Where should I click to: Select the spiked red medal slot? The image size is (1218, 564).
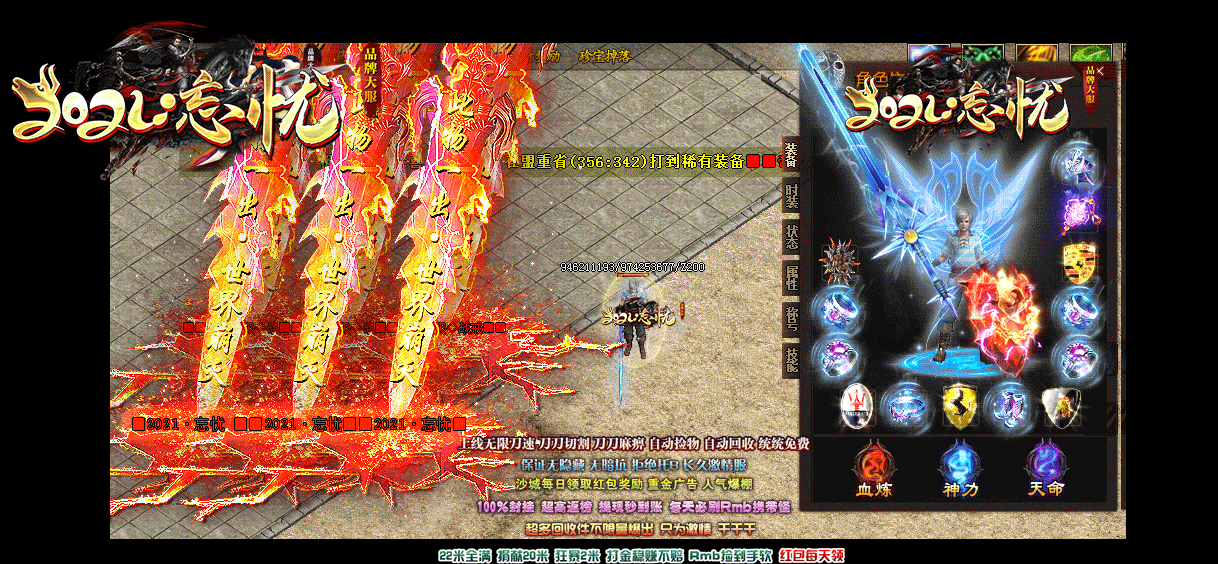[x=838, y=262]
